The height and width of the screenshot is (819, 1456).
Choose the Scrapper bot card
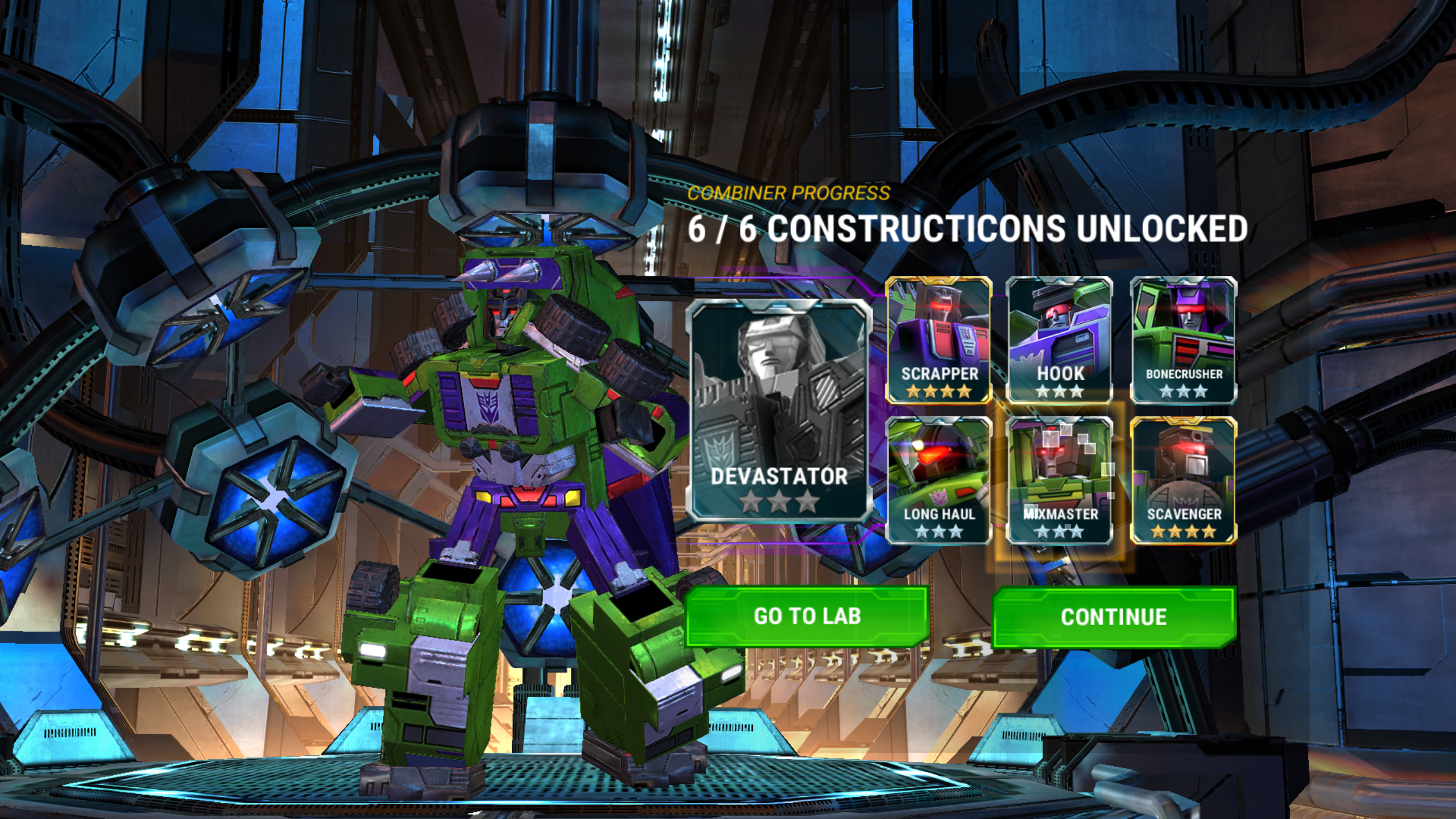click(939, 340)
